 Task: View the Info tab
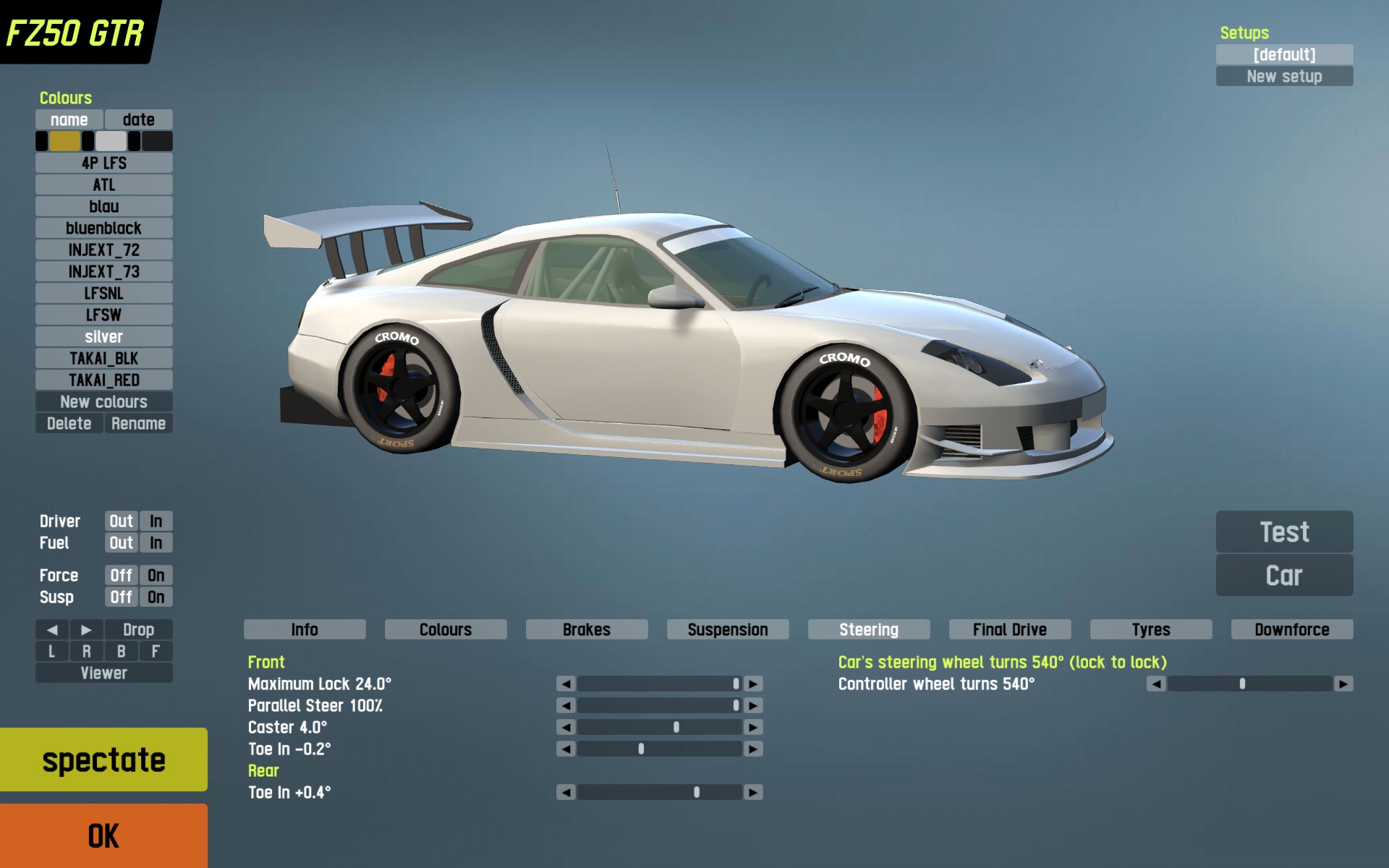point(305,629)
